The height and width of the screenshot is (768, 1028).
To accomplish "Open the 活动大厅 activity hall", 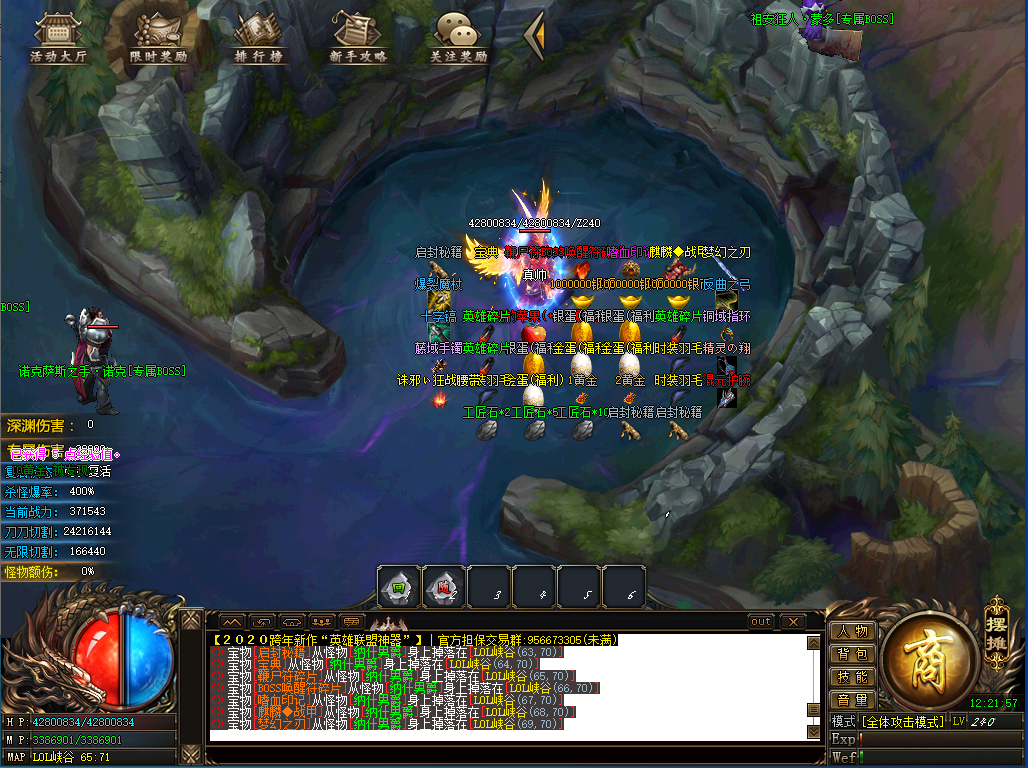I will tap(59, 37).
